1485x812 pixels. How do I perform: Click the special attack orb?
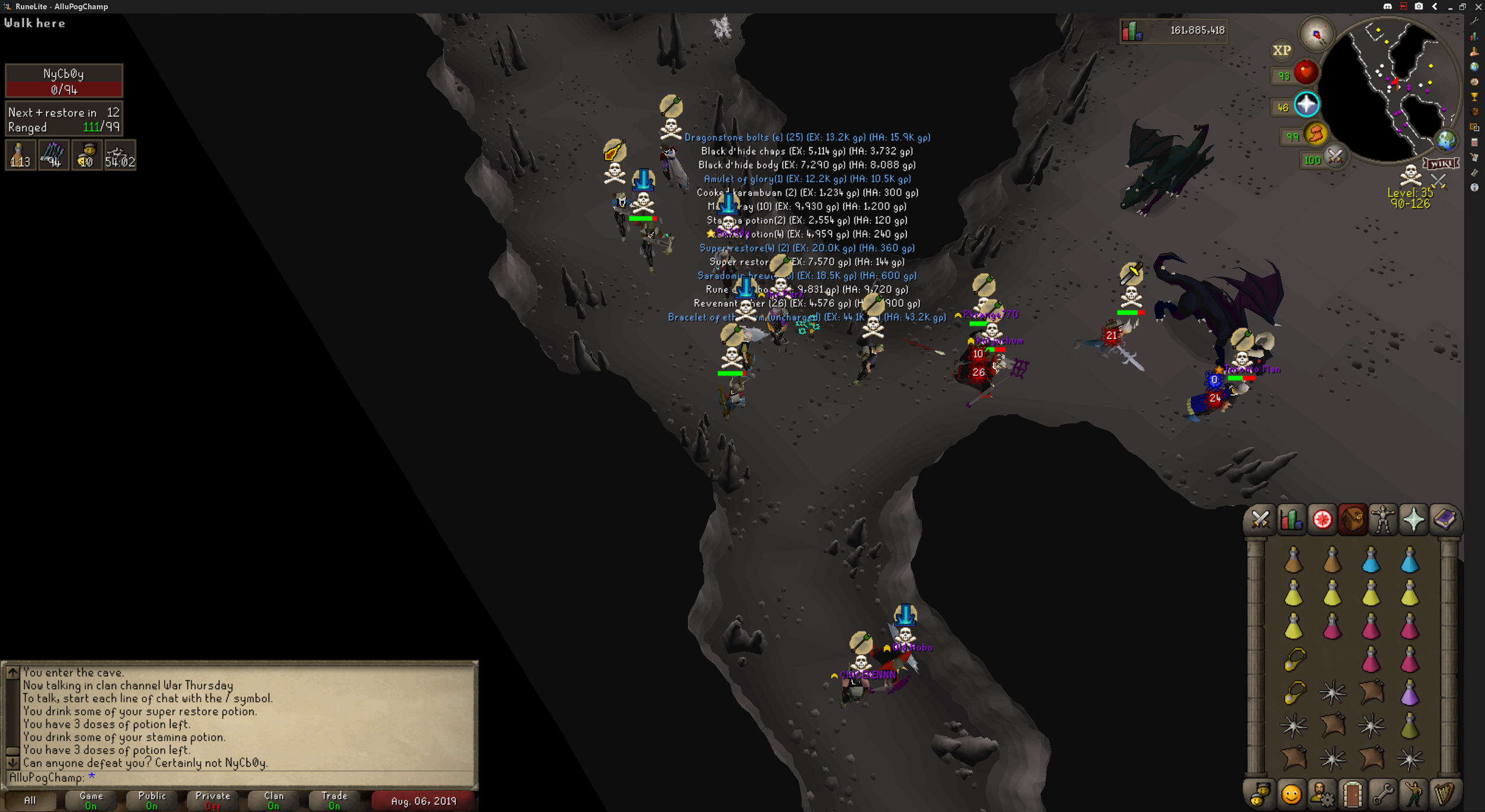click(x=1335, y=157)
